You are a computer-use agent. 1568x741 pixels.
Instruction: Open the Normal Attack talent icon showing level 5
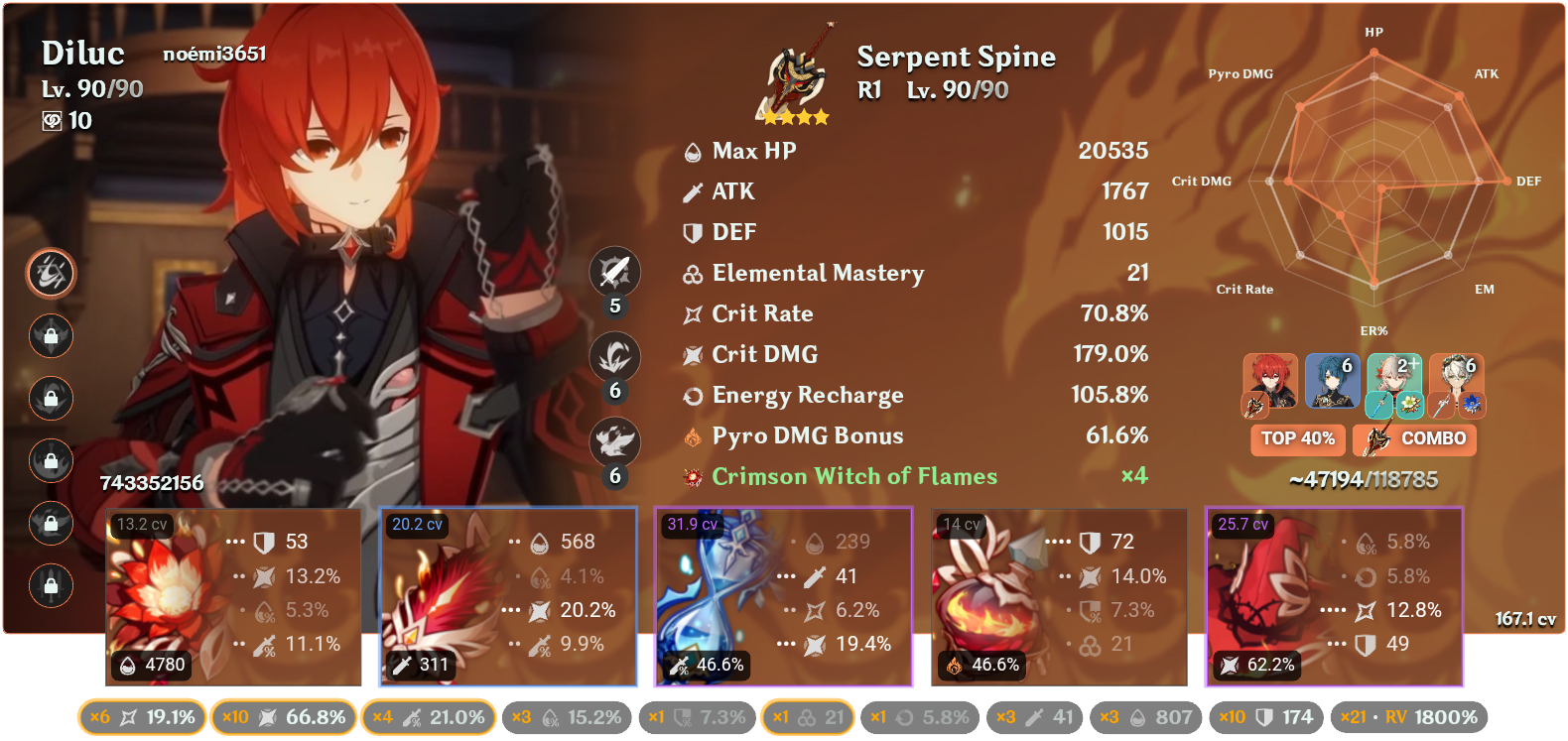coord(615,272)
